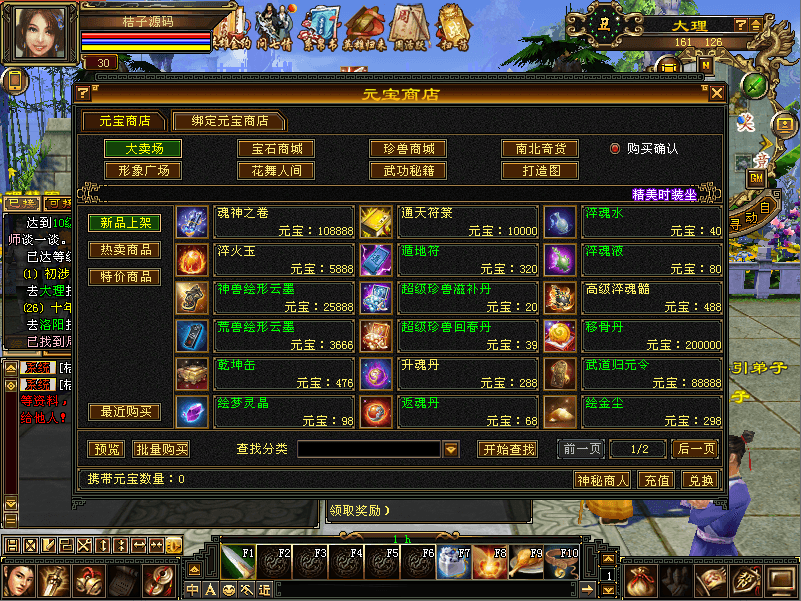Screen dimensions: 801x601
Task: Switch to the 绑定元宝商店 tab
Action: 228,121
